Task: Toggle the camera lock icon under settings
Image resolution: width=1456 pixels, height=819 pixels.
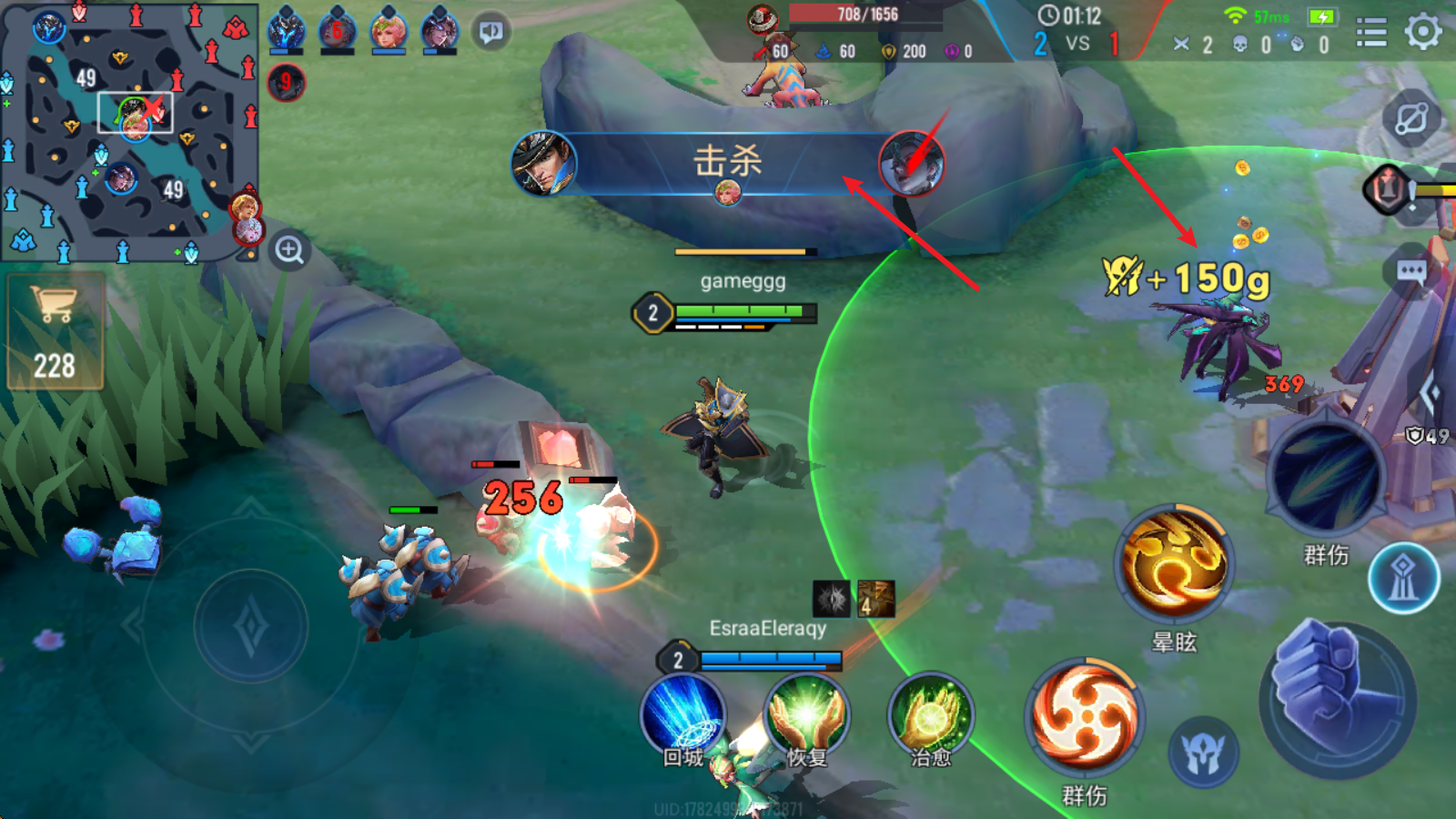Action: 1411,118
